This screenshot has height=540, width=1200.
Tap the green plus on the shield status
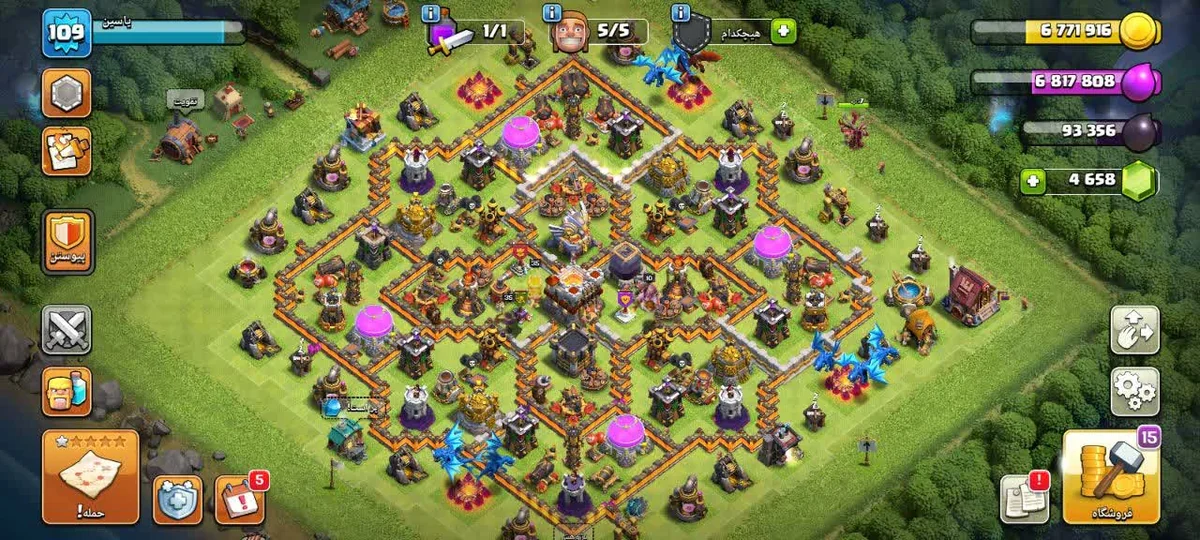click(782, 31)
